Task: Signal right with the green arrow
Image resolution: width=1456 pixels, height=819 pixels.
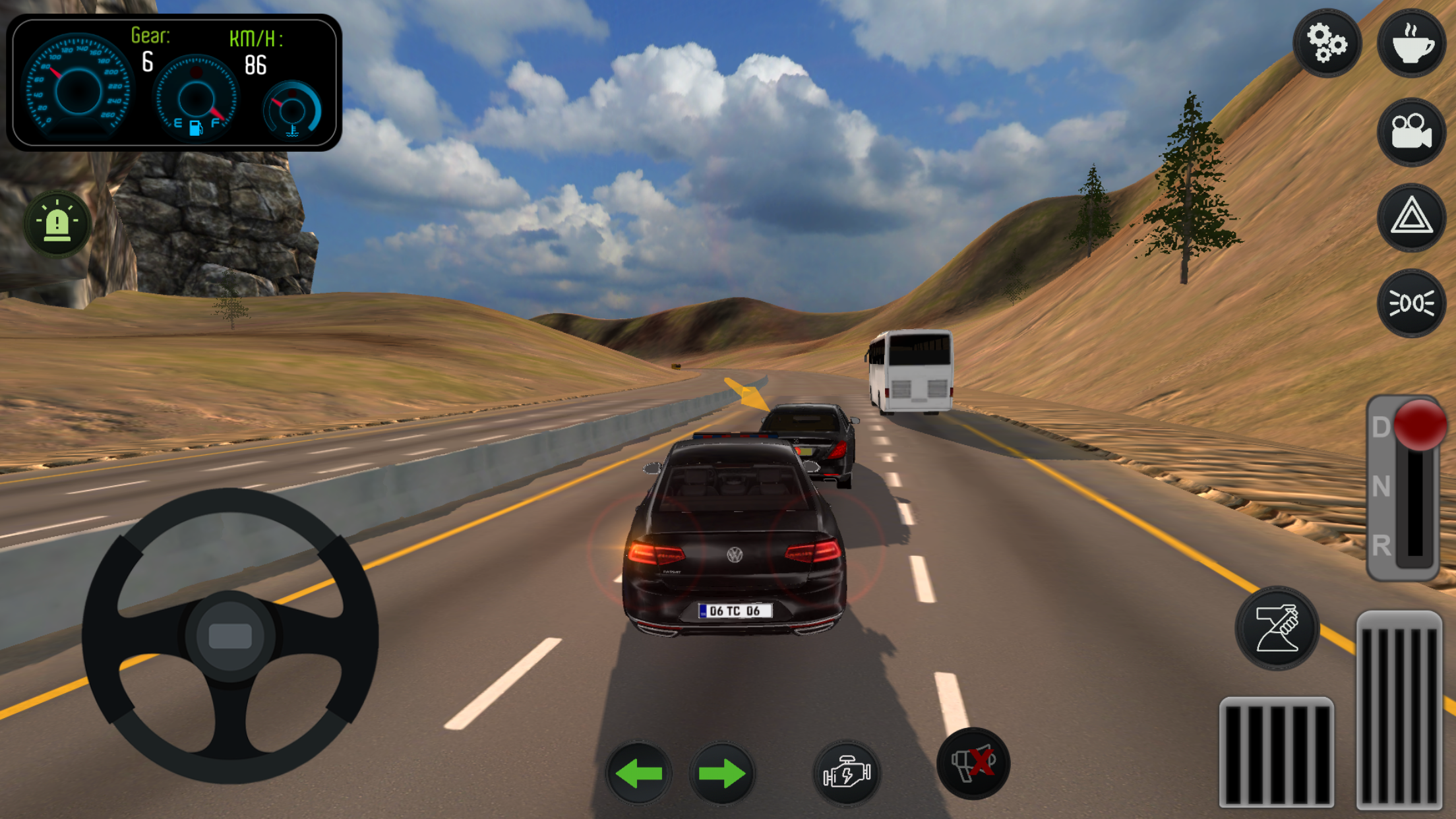Action: coord(721,773)
